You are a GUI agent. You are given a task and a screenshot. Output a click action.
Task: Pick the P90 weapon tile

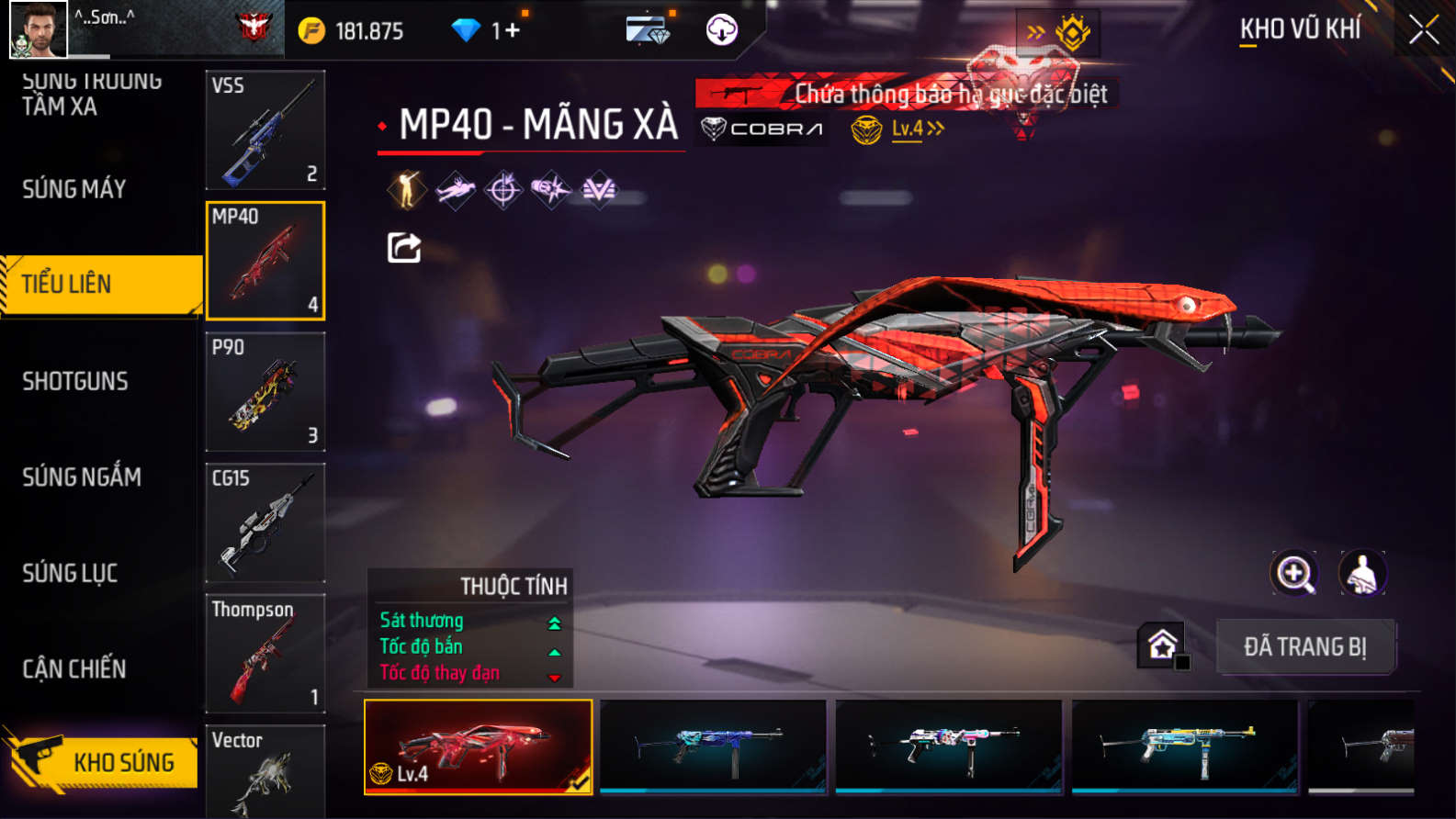coord(265,391)
